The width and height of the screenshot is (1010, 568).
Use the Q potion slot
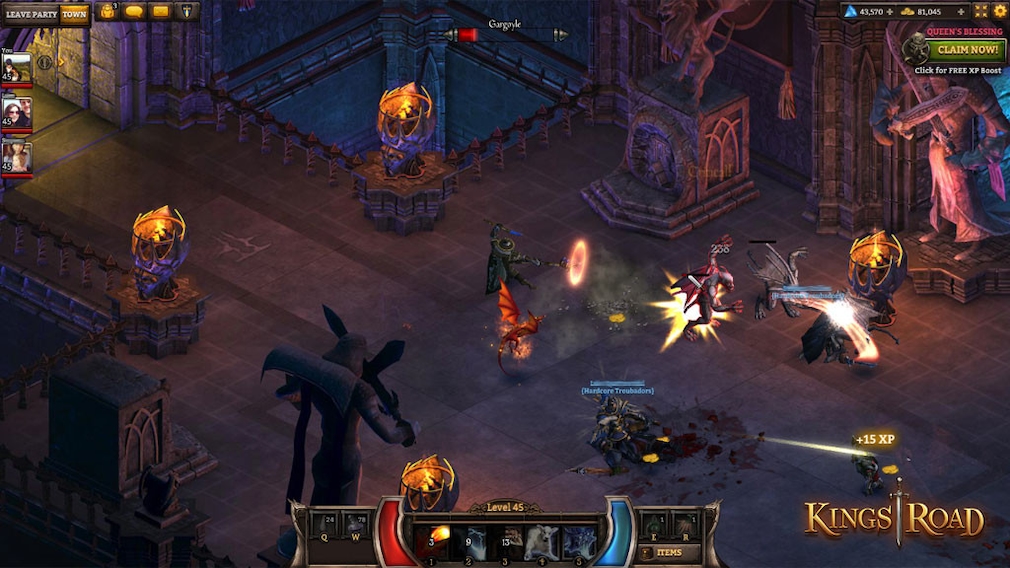point(322,526)
